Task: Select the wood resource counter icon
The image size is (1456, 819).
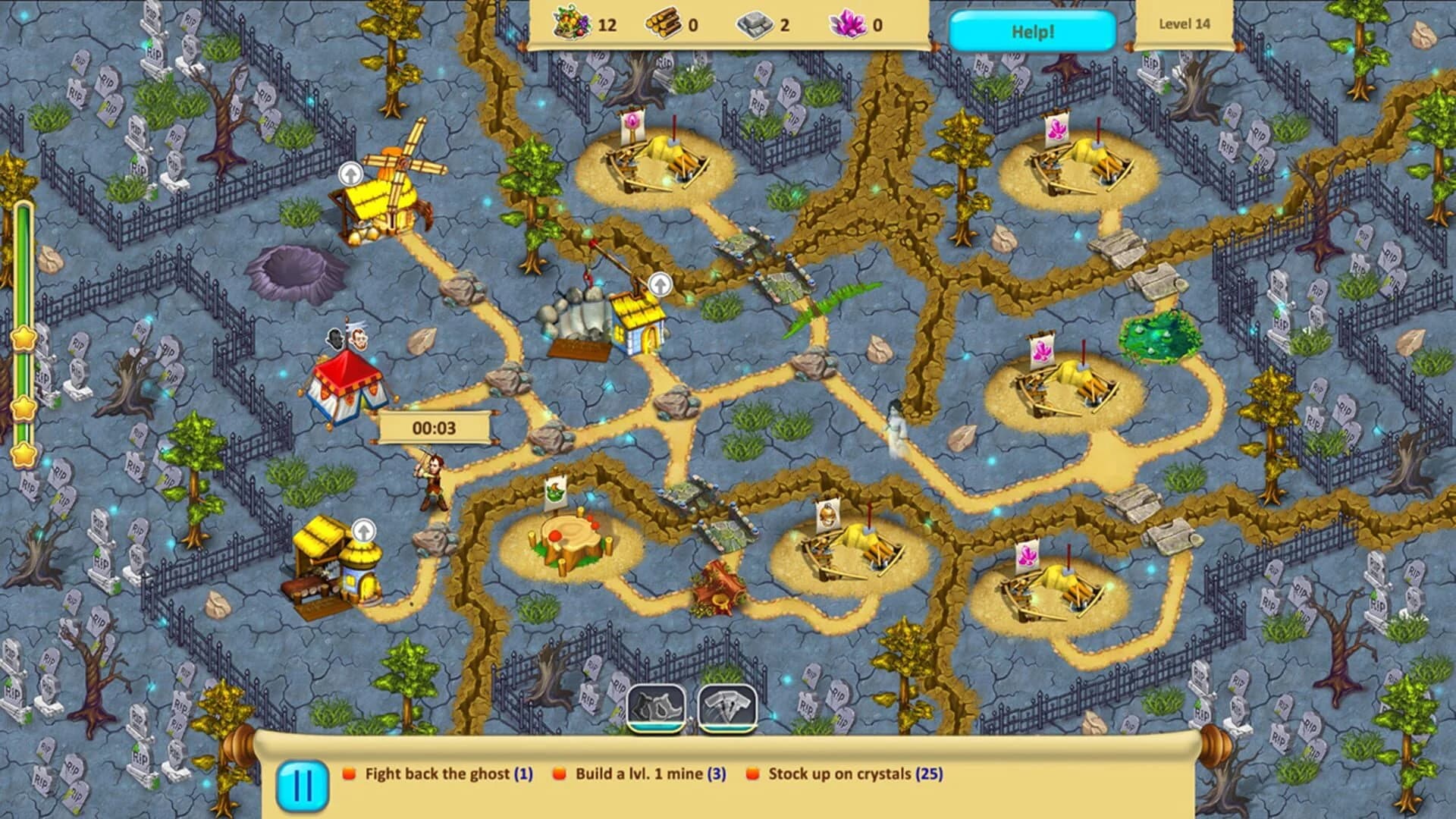Action: pos(664,23)
